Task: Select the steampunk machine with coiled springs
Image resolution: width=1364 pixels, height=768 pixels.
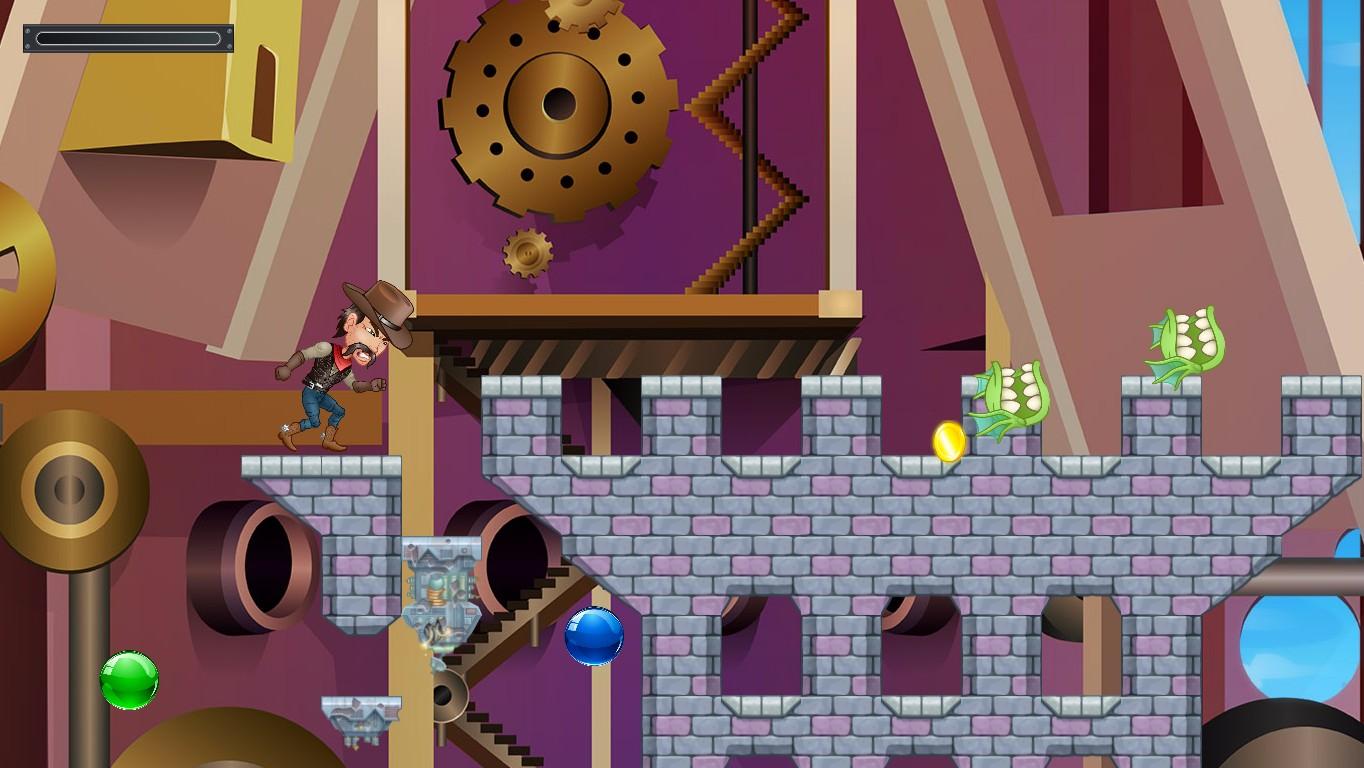Action: tap(438, 595)
